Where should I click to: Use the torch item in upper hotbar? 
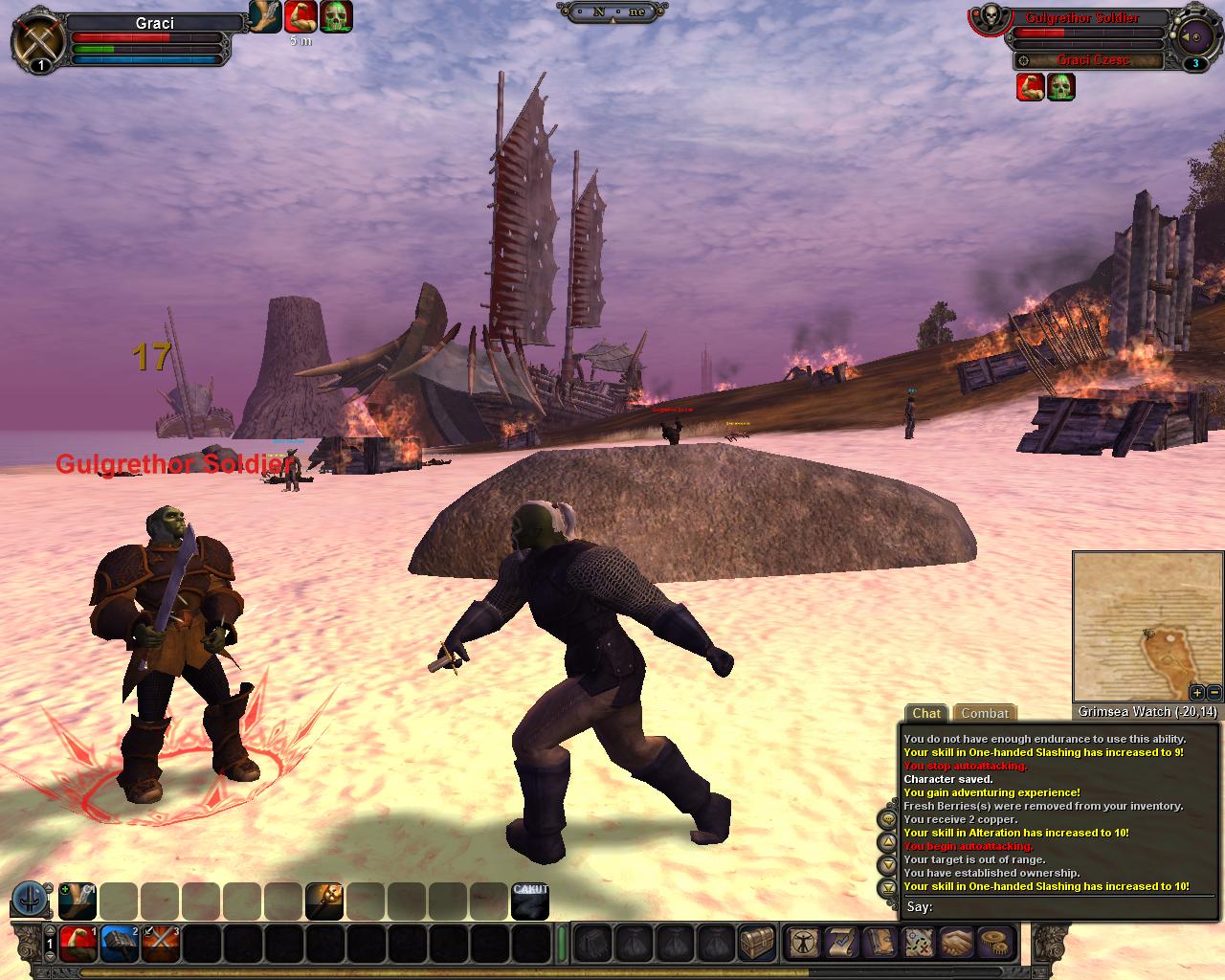[x=323, y=902]
